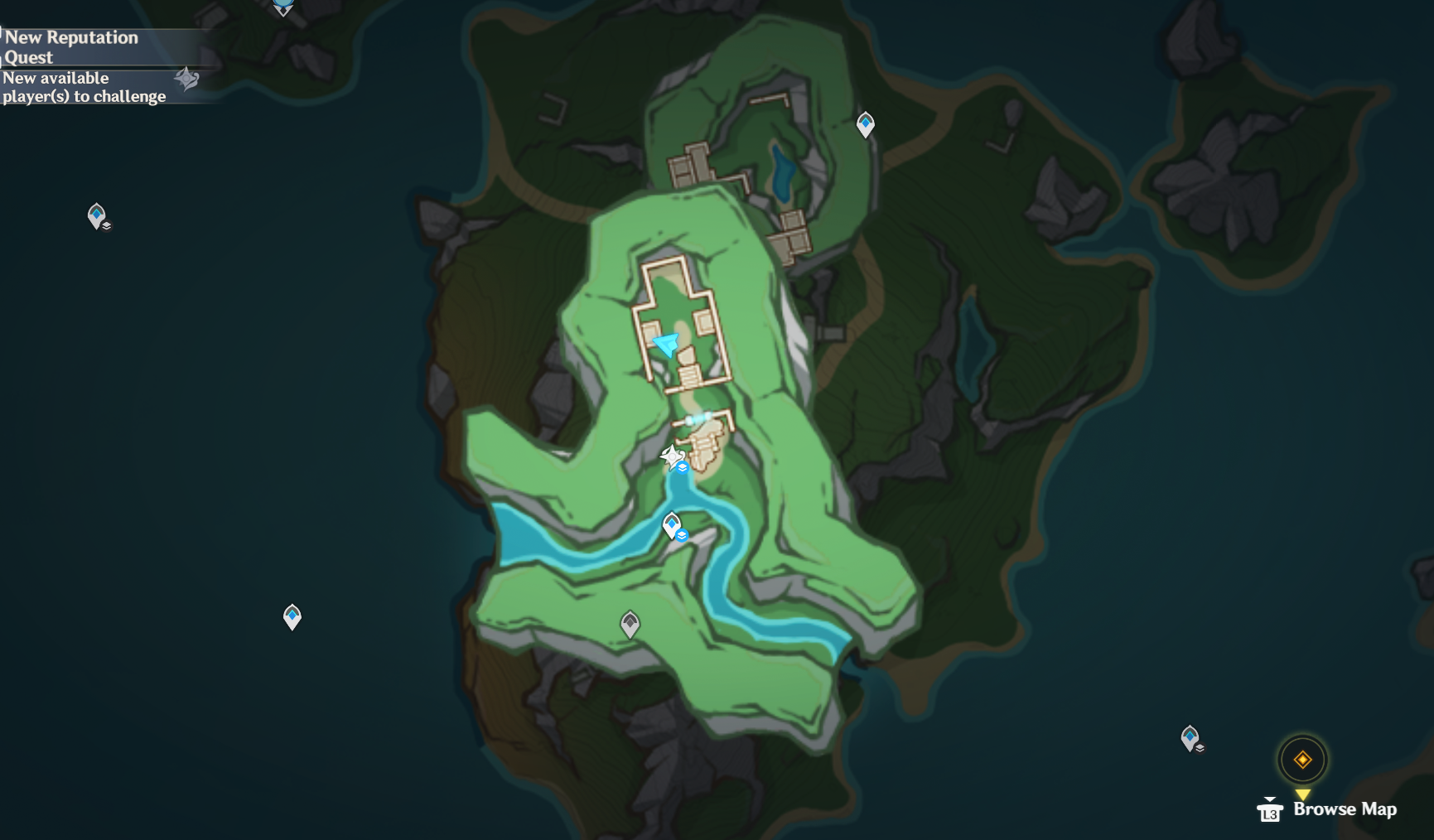1434x840 pixels.
Task: Toggle the layer badge beside the star marker
Action: [682, 466]
